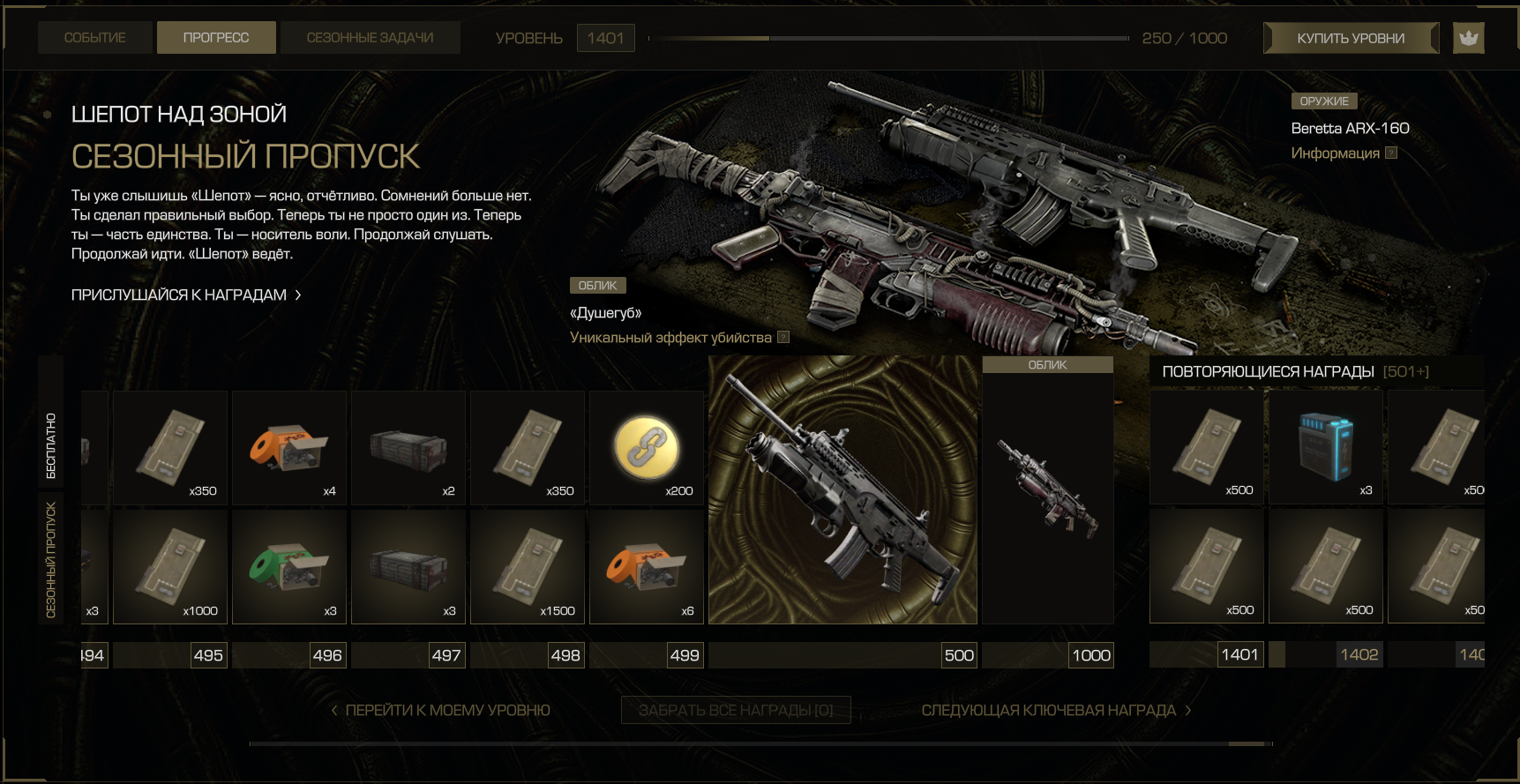
Task: Click the Купить уровни button
Action: tap(1351, 38)
